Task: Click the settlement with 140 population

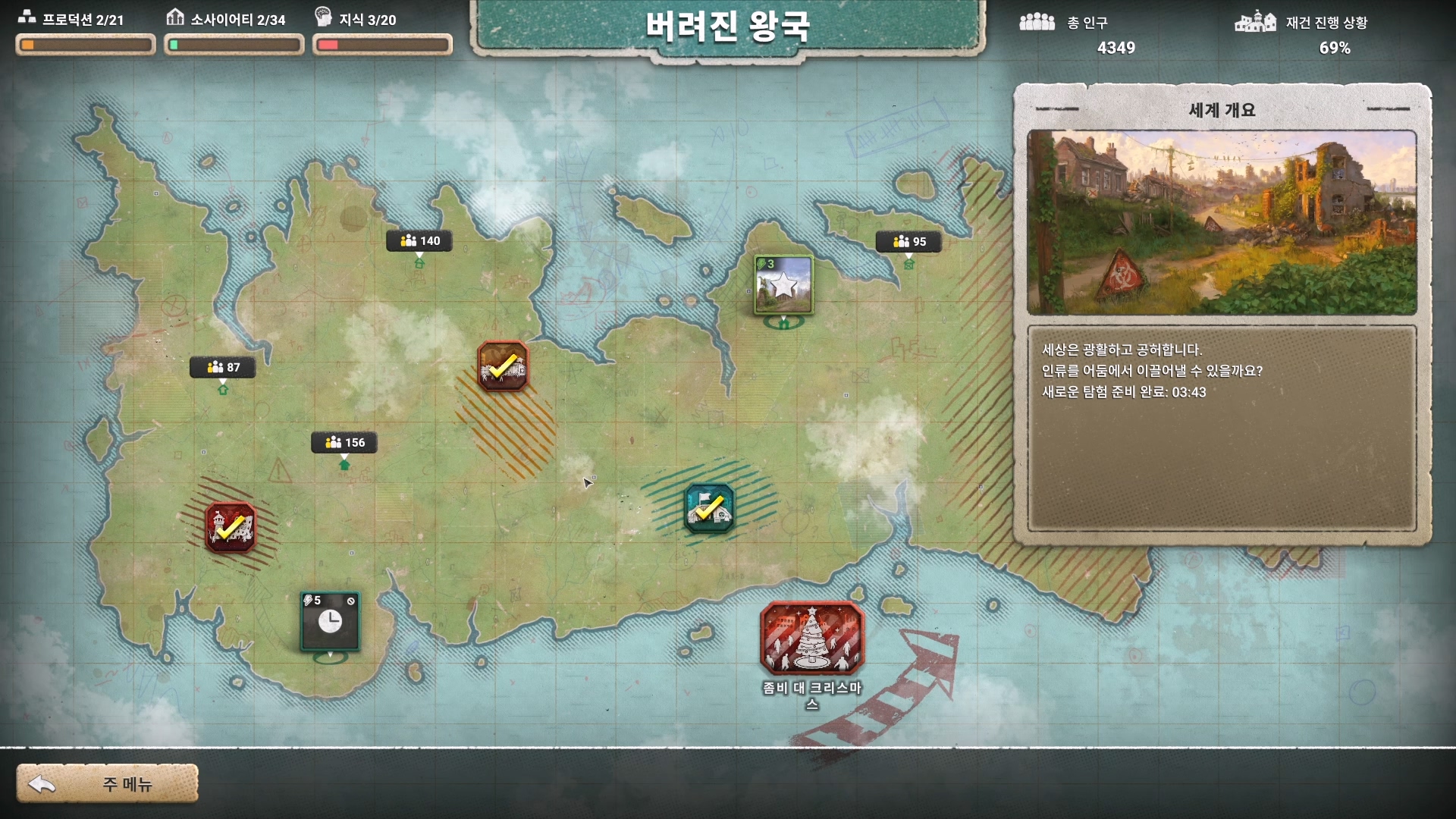Action: tap(419, 241)
